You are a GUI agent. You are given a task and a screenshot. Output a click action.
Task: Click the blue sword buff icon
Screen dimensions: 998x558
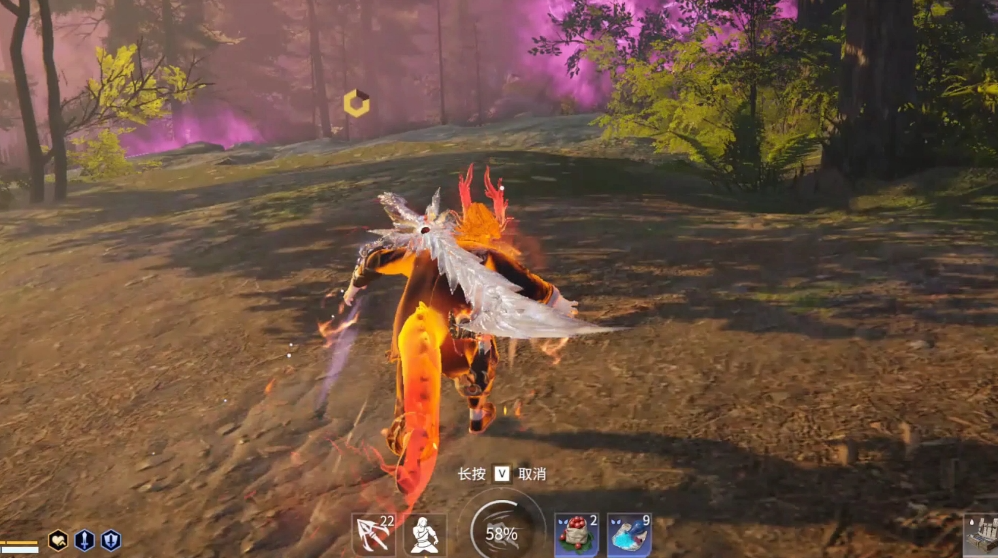tap(85, 541)
